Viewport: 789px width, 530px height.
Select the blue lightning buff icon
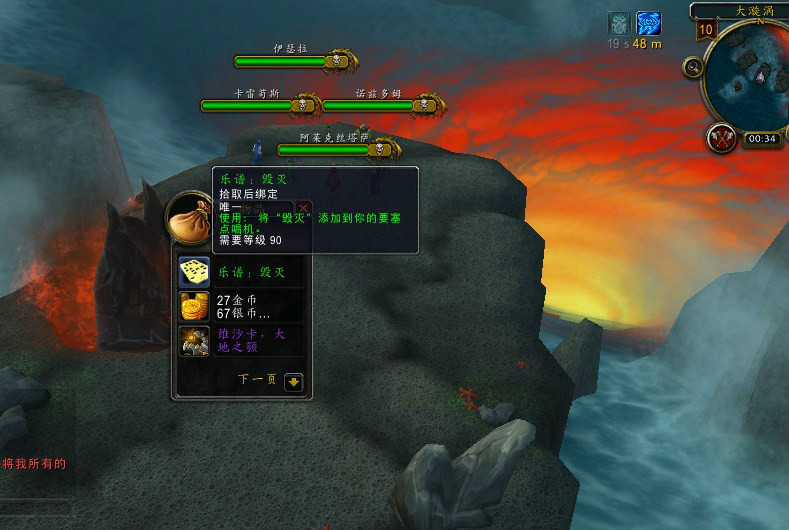coord(649,24)
